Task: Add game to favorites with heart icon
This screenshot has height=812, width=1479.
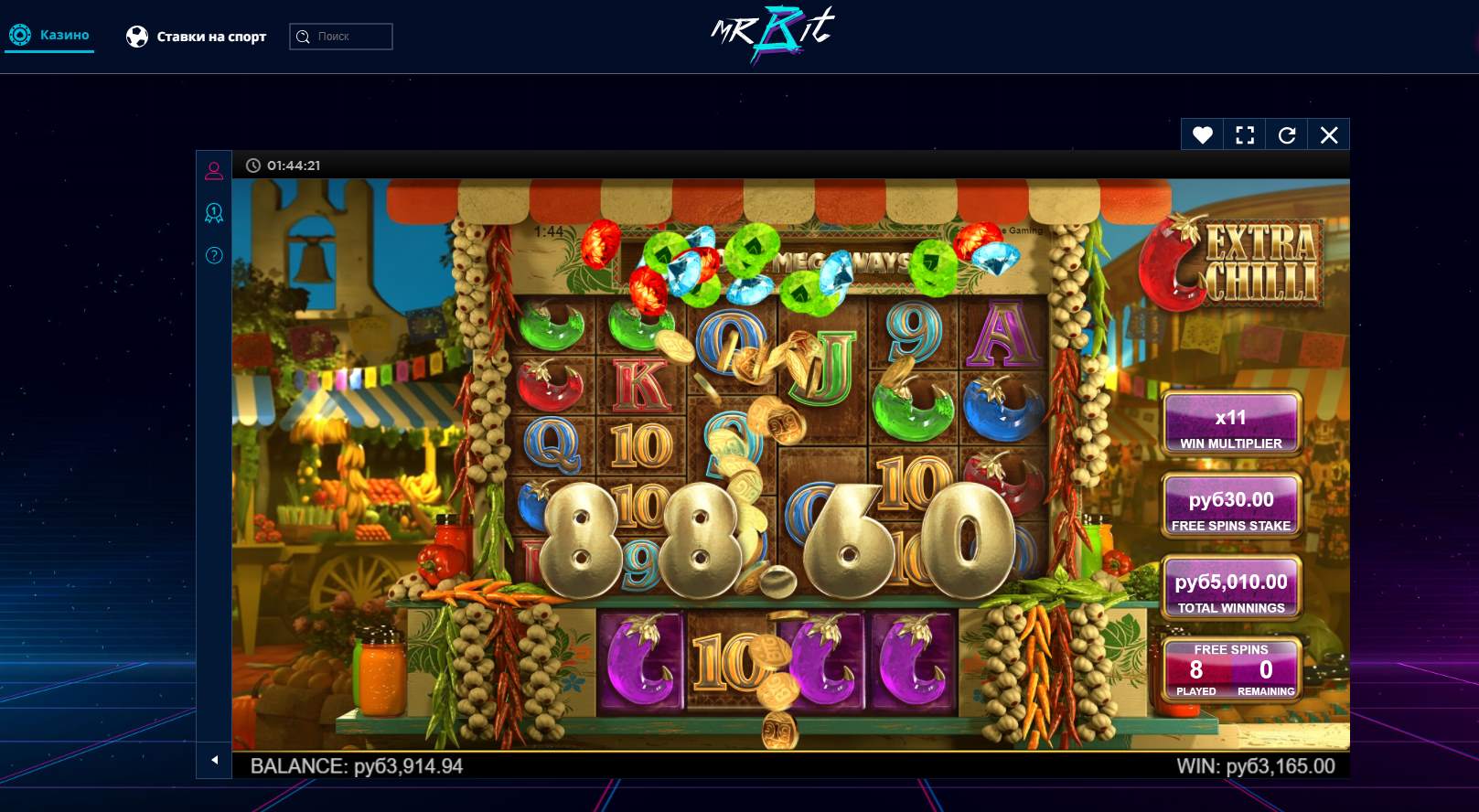Action: [x=1202, y=135]
